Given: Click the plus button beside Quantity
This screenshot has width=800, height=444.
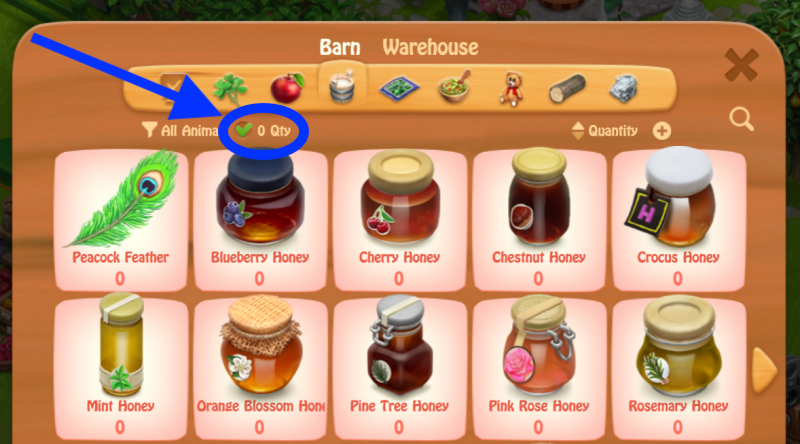Looking at the screenshot, I should [662, 131].
